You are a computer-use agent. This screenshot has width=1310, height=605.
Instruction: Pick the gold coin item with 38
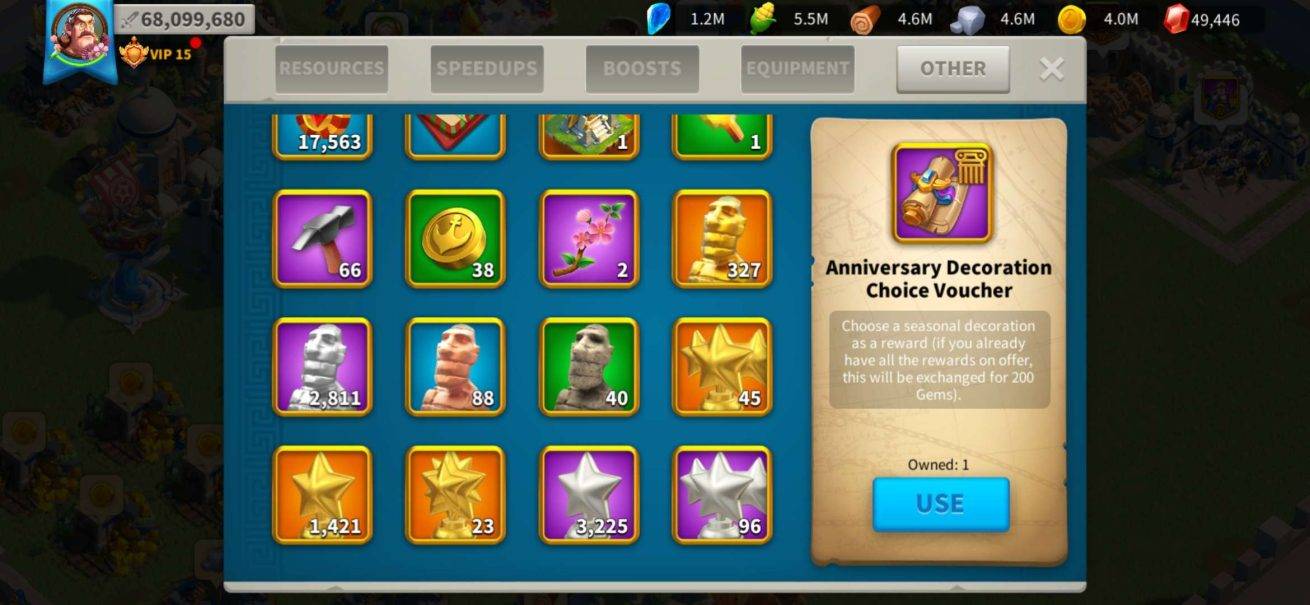455,239
